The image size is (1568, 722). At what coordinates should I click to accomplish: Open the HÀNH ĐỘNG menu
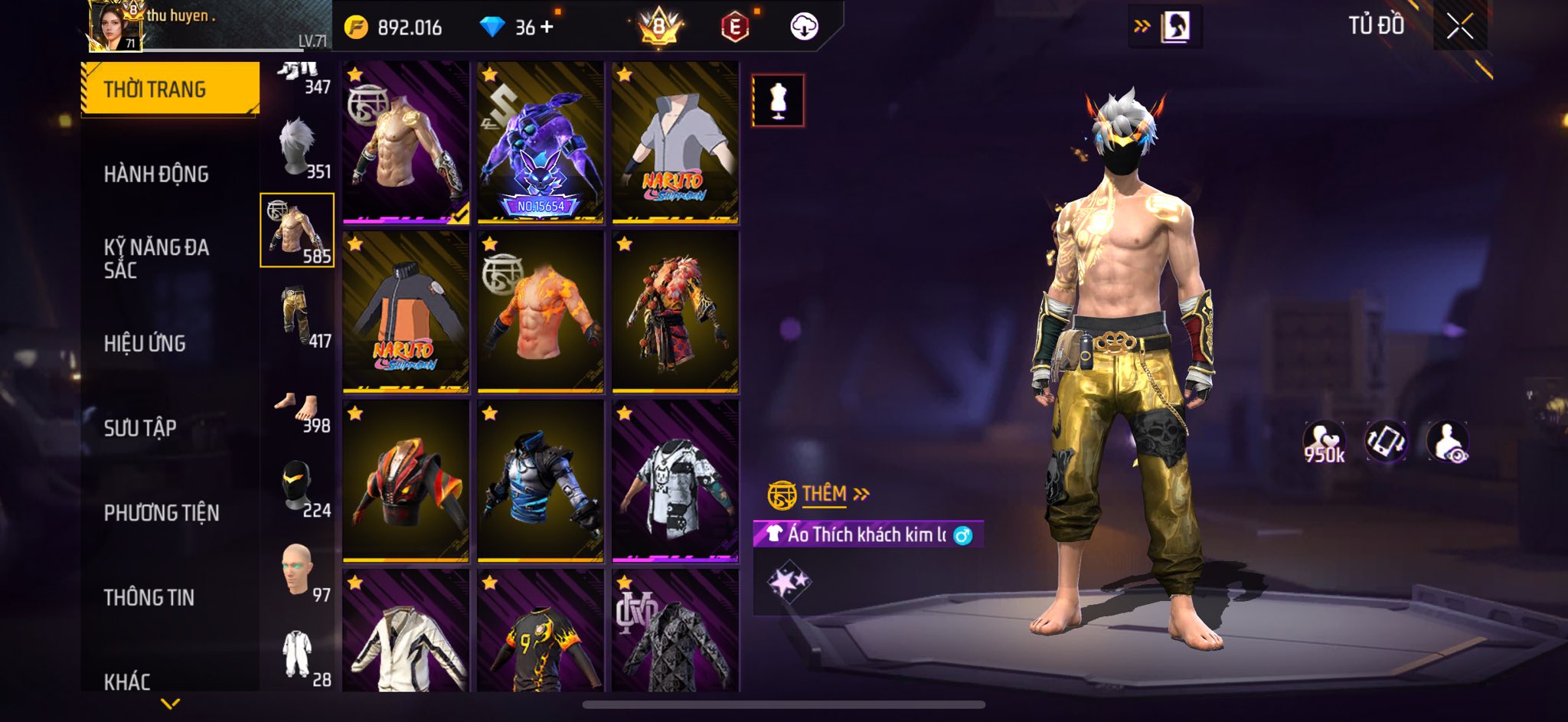(x=156, y=175)
